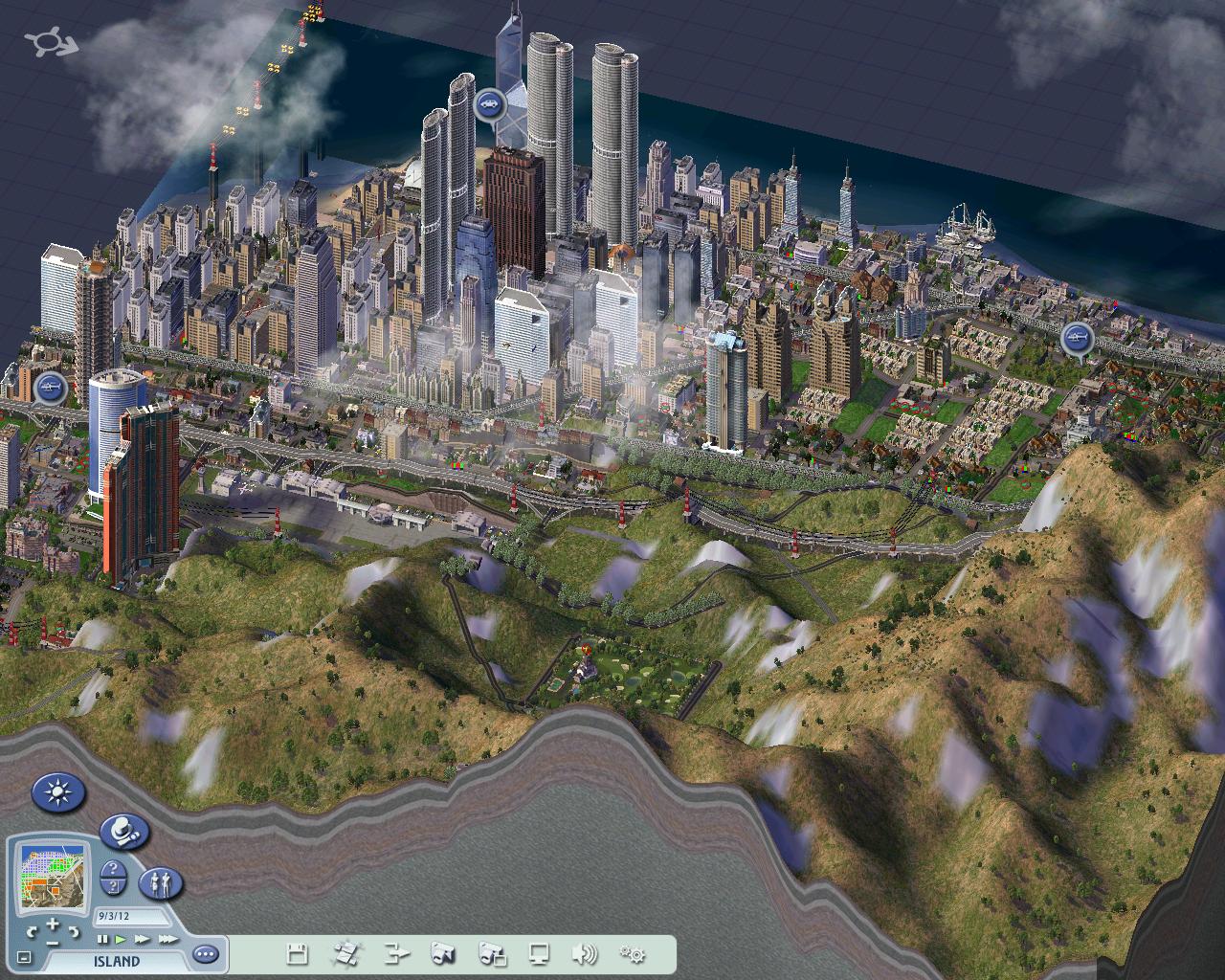The width and height of the screenshot is (1225, 980).
Task: Take a snapshot with the camera icon
Action: pos(445,954)
